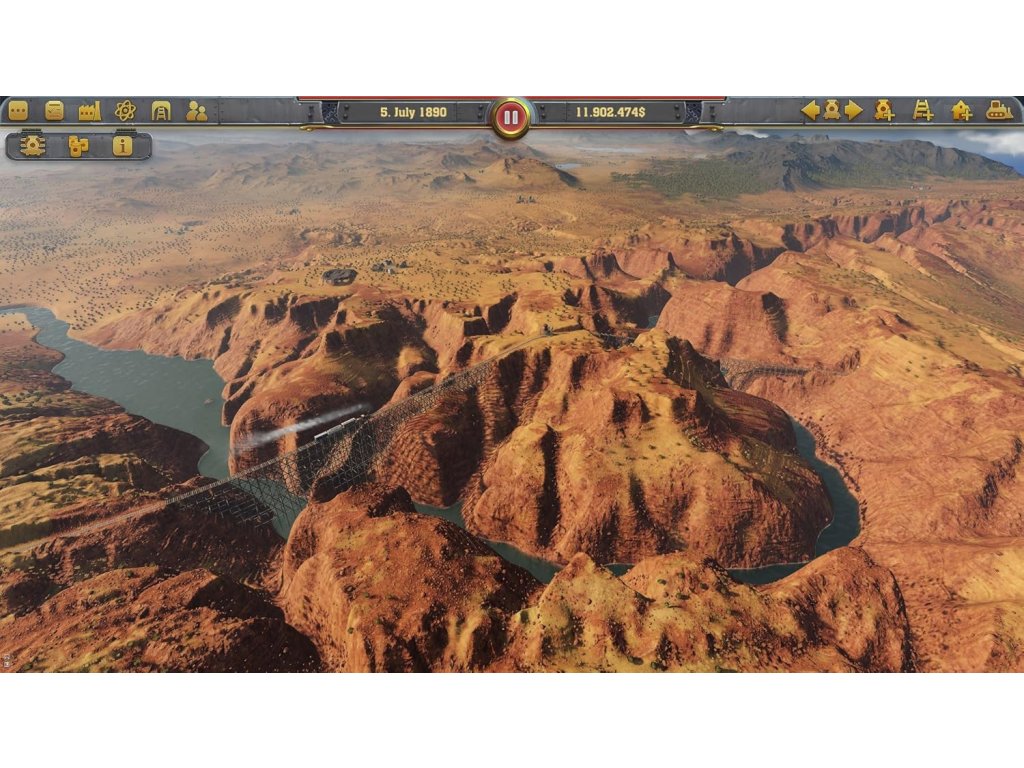Open the atom research icon
Image resolution: width=1024 pixels, height=768 pixels.
[x=125, y=111]
